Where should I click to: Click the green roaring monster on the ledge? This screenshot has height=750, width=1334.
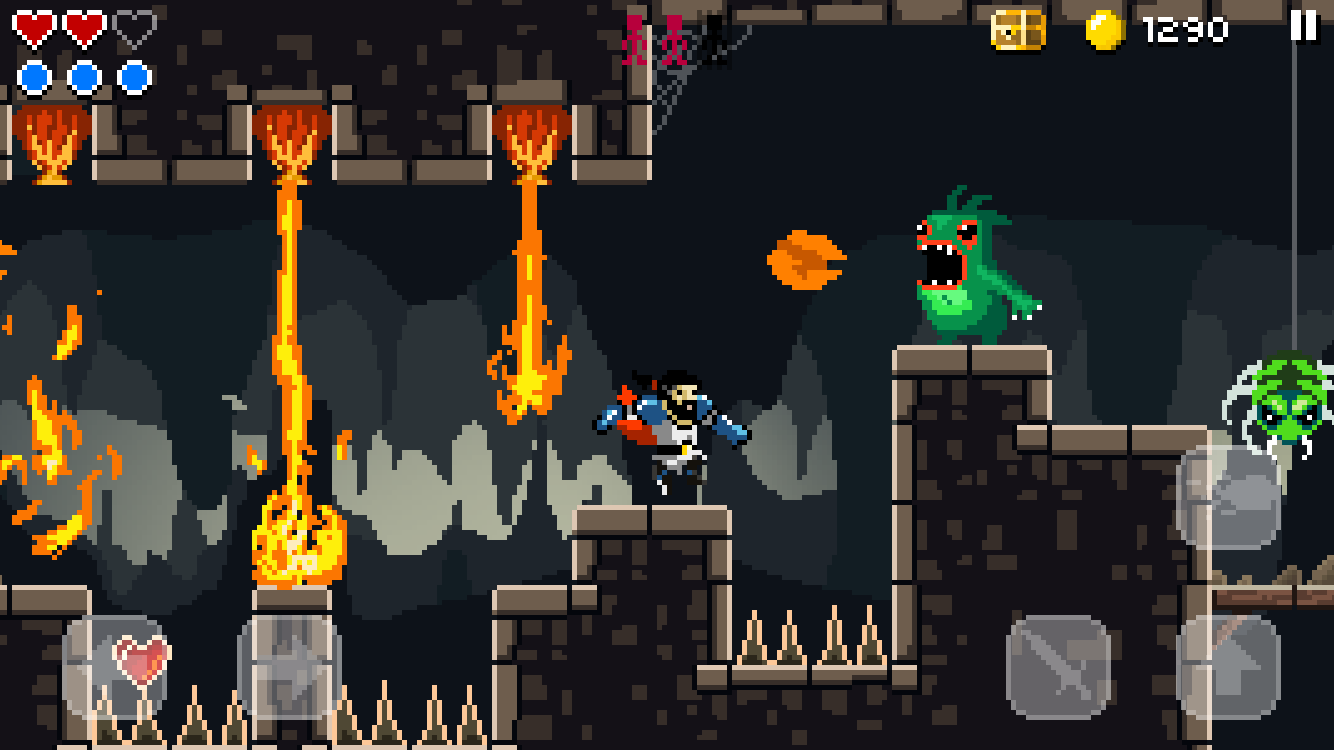965,265
